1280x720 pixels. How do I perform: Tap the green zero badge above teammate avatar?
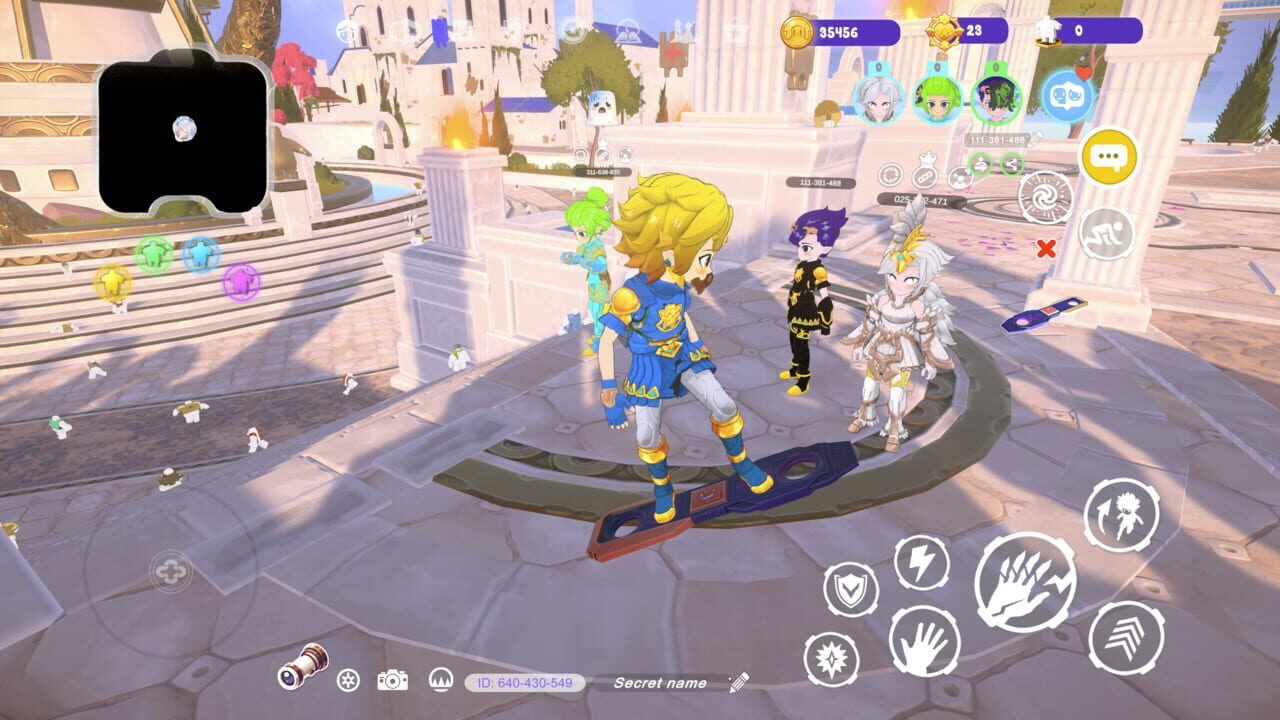pyautogui.click(x=996, y=65)
